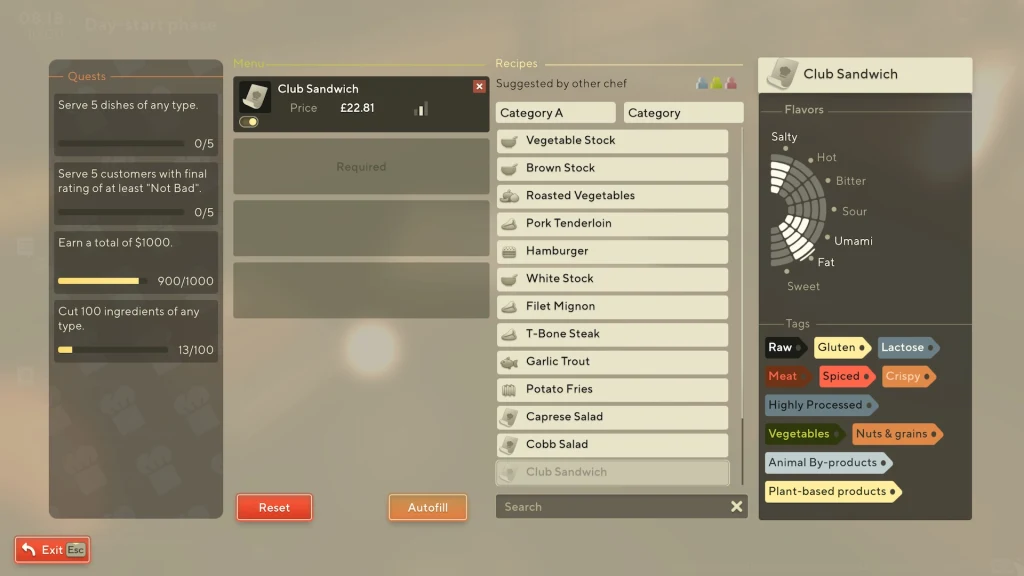
Task: Select Pork Tenderloin from recipes
Action: click(x=612, y=224)
